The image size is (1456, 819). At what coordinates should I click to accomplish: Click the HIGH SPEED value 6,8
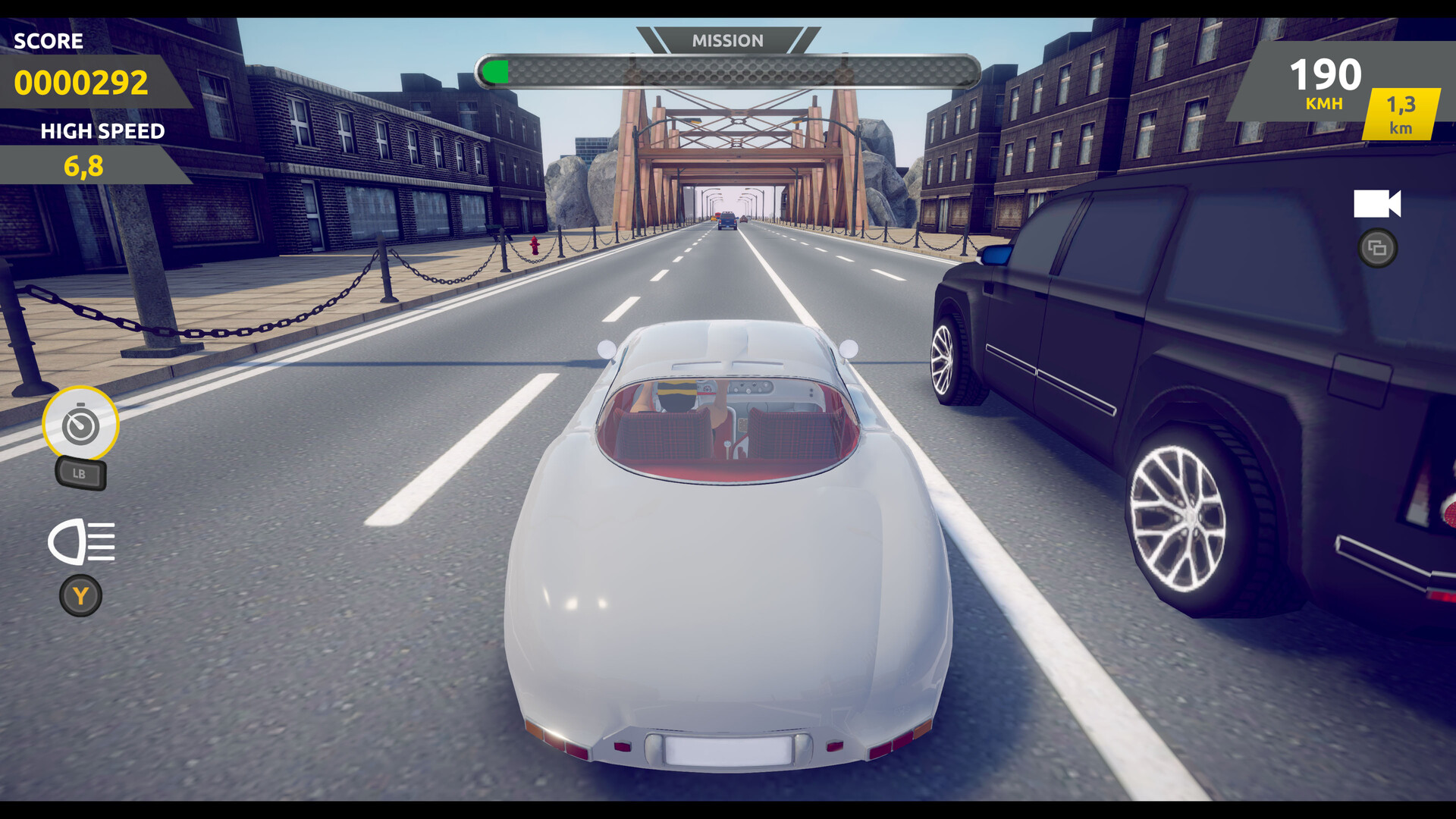point(84,162)
